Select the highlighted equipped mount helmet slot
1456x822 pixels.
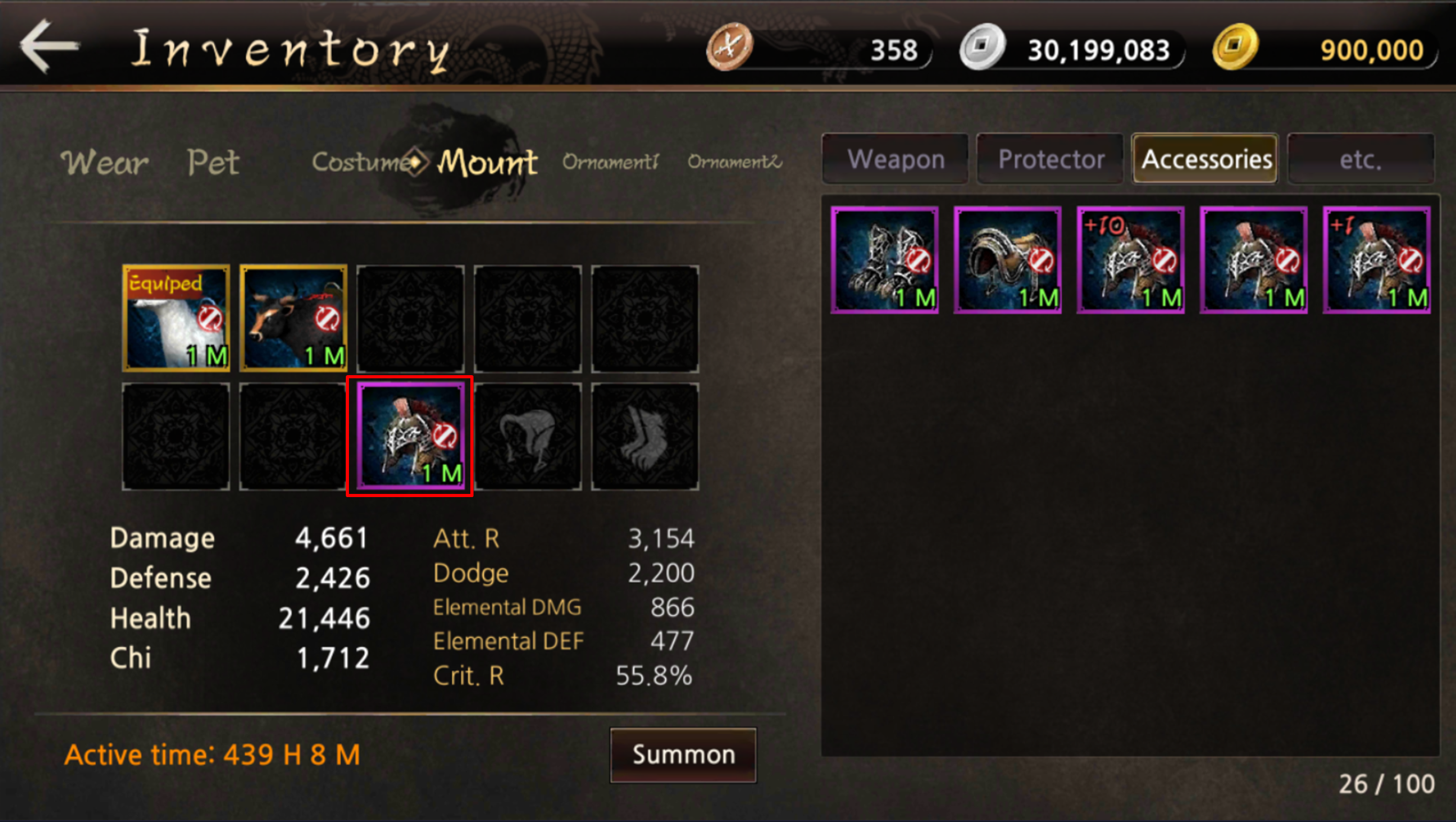tap(410, 436)
